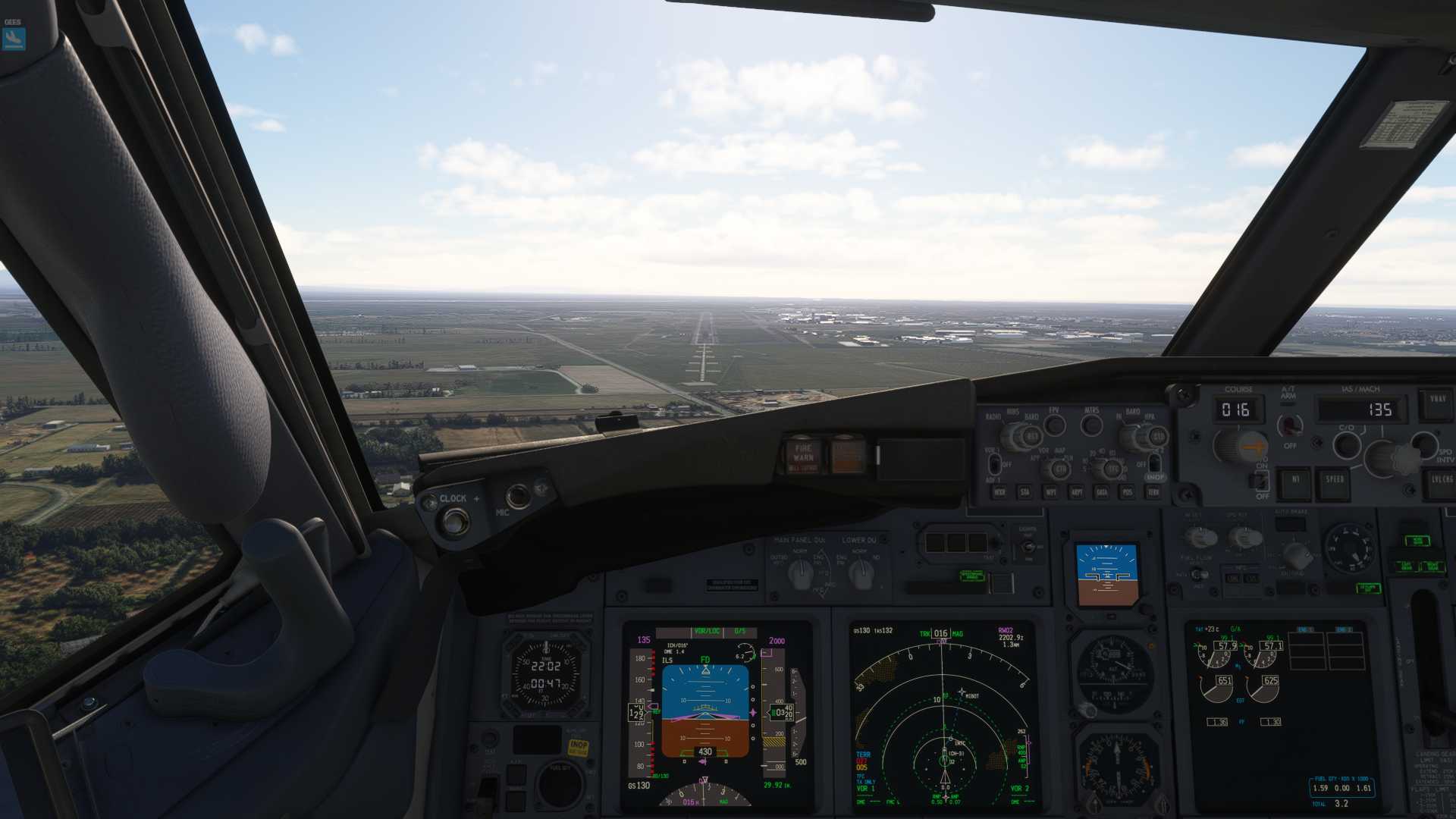The width and height of the screenshot is (1456, 819).
Task: Push the VNAV autopilot mode button
Action: pos(1437,402)
